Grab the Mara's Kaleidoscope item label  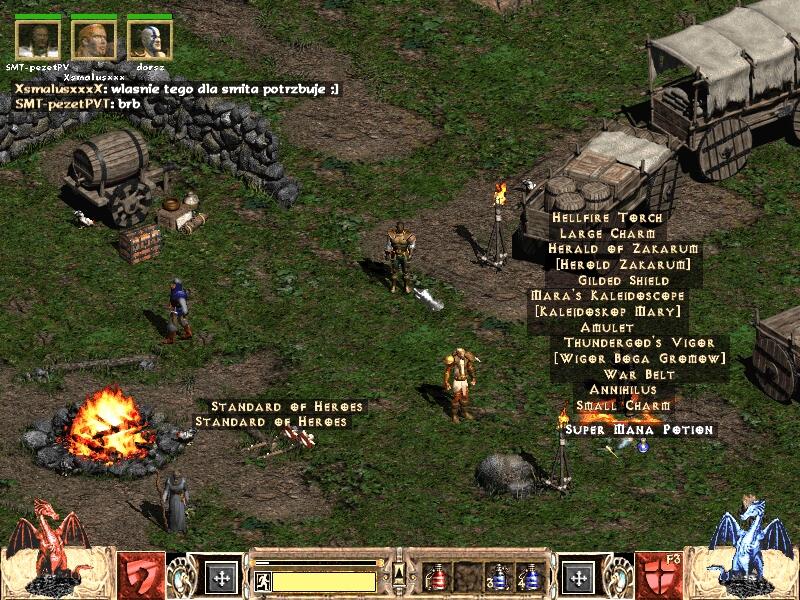coord(608,296)
